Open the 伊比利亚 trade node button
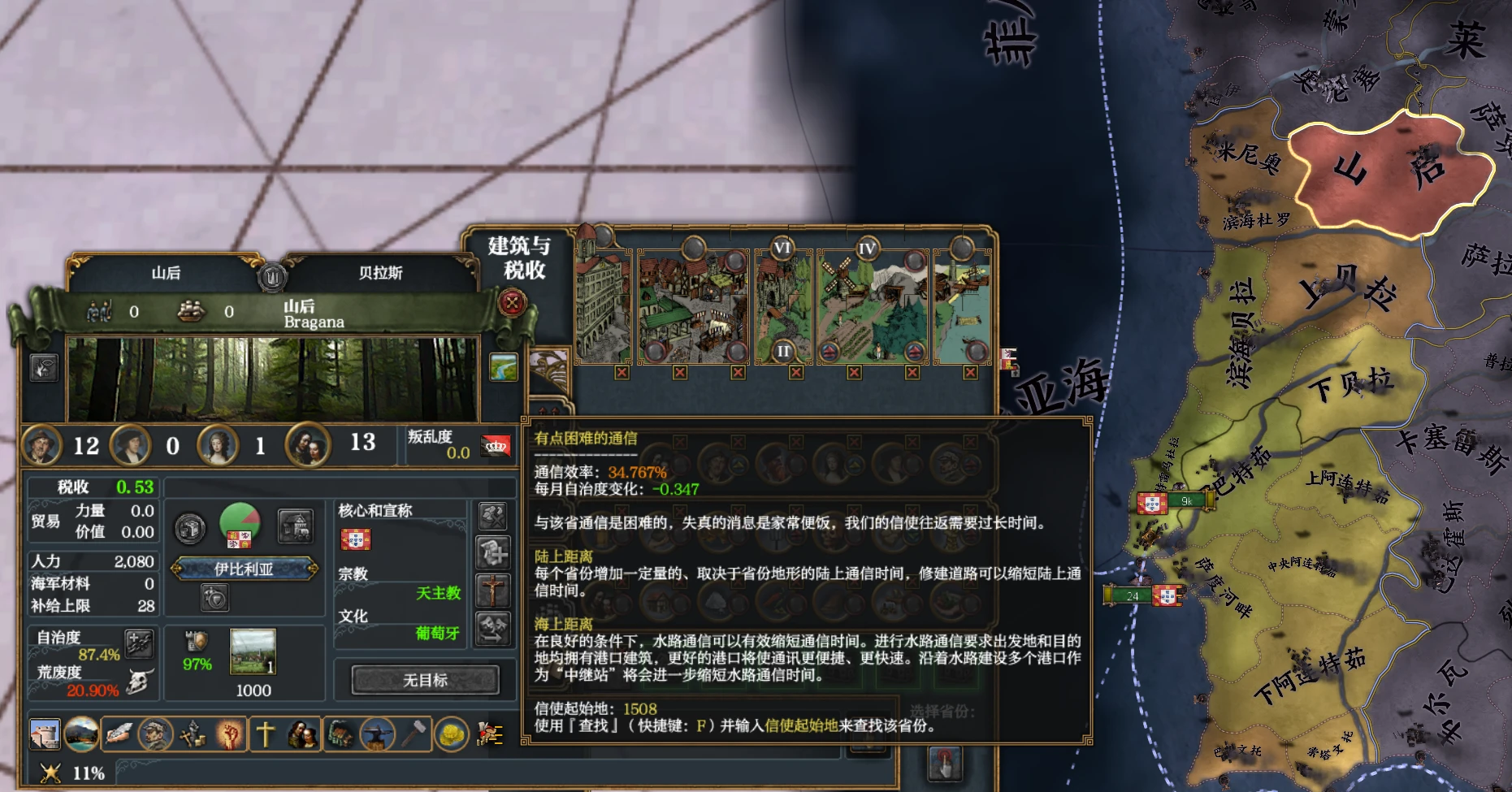The width and height of the screenshot is (1512, 792). click(244, 569)
